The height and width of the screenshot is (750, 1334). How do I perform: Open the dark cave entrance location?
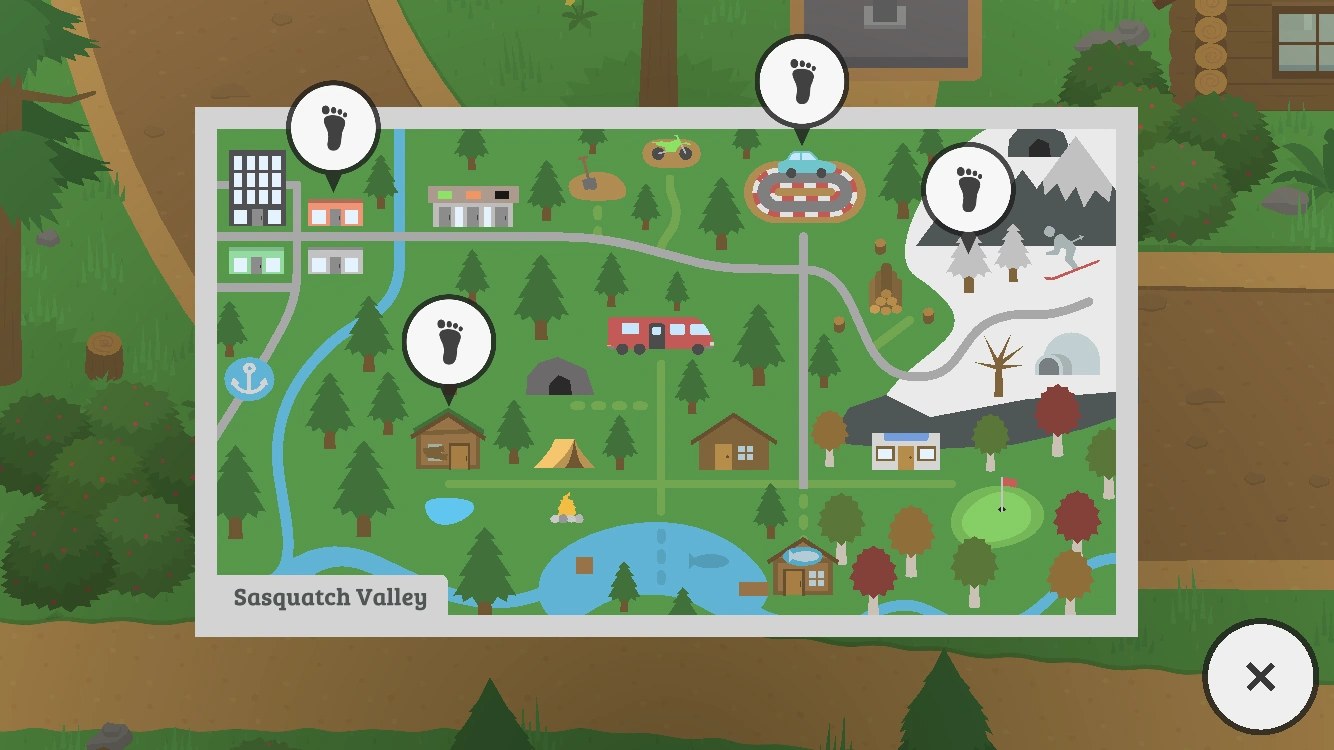(560, 380)
